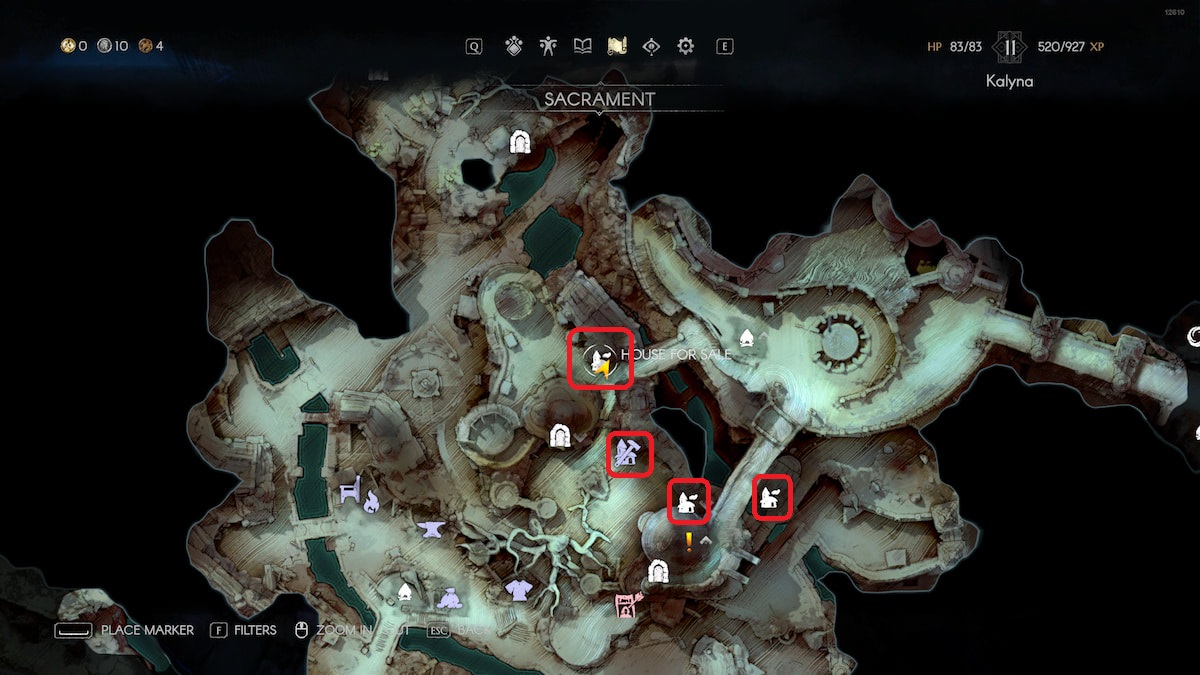Select the pink bounty board marker
The height and width of the screenshot is (675, 1200).
click(626, 605)
